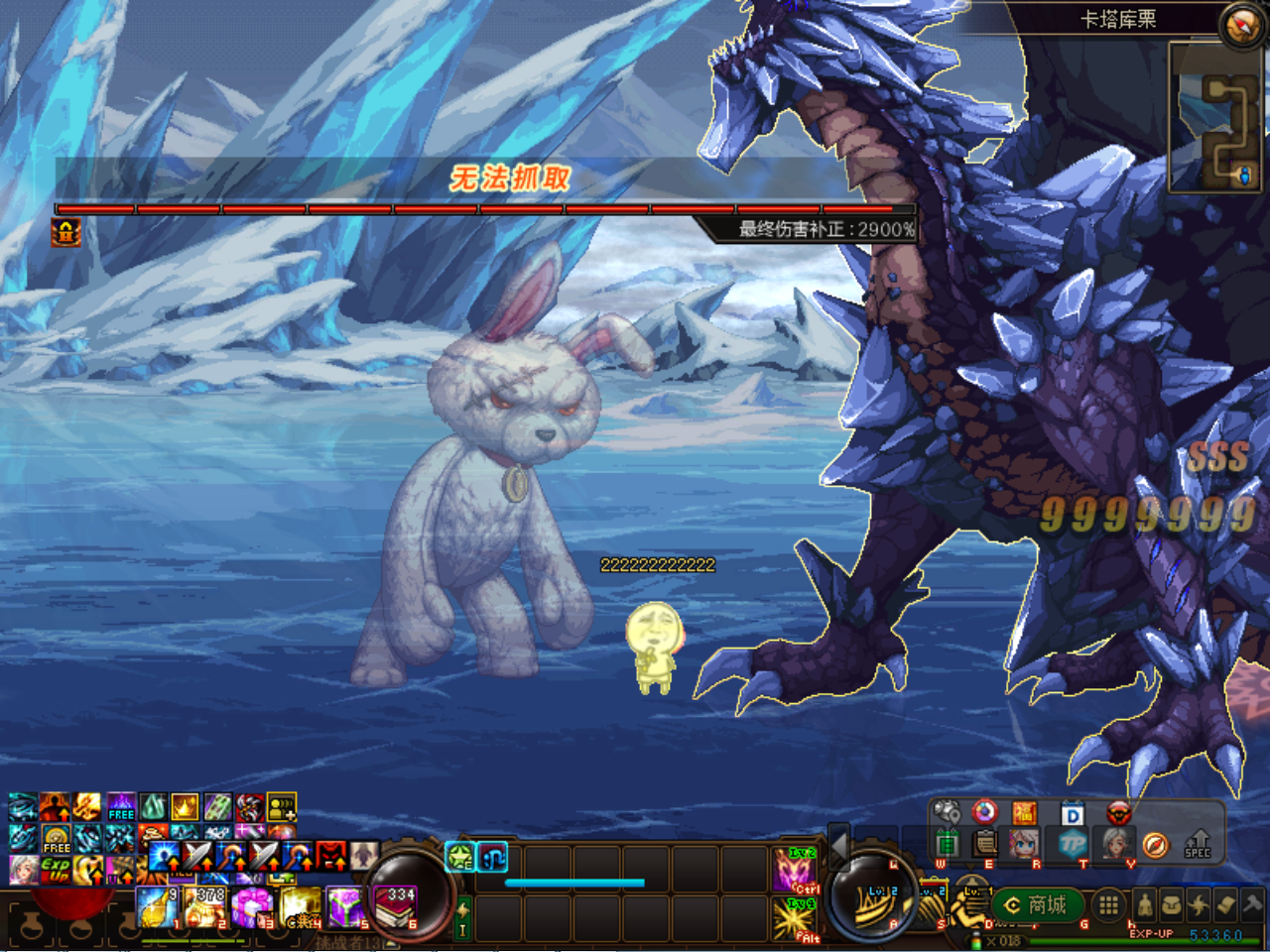Click the dungeon room minimap
This screenshot has width=1270, height=952.
pyautogui.click(x=1216, y=116)
